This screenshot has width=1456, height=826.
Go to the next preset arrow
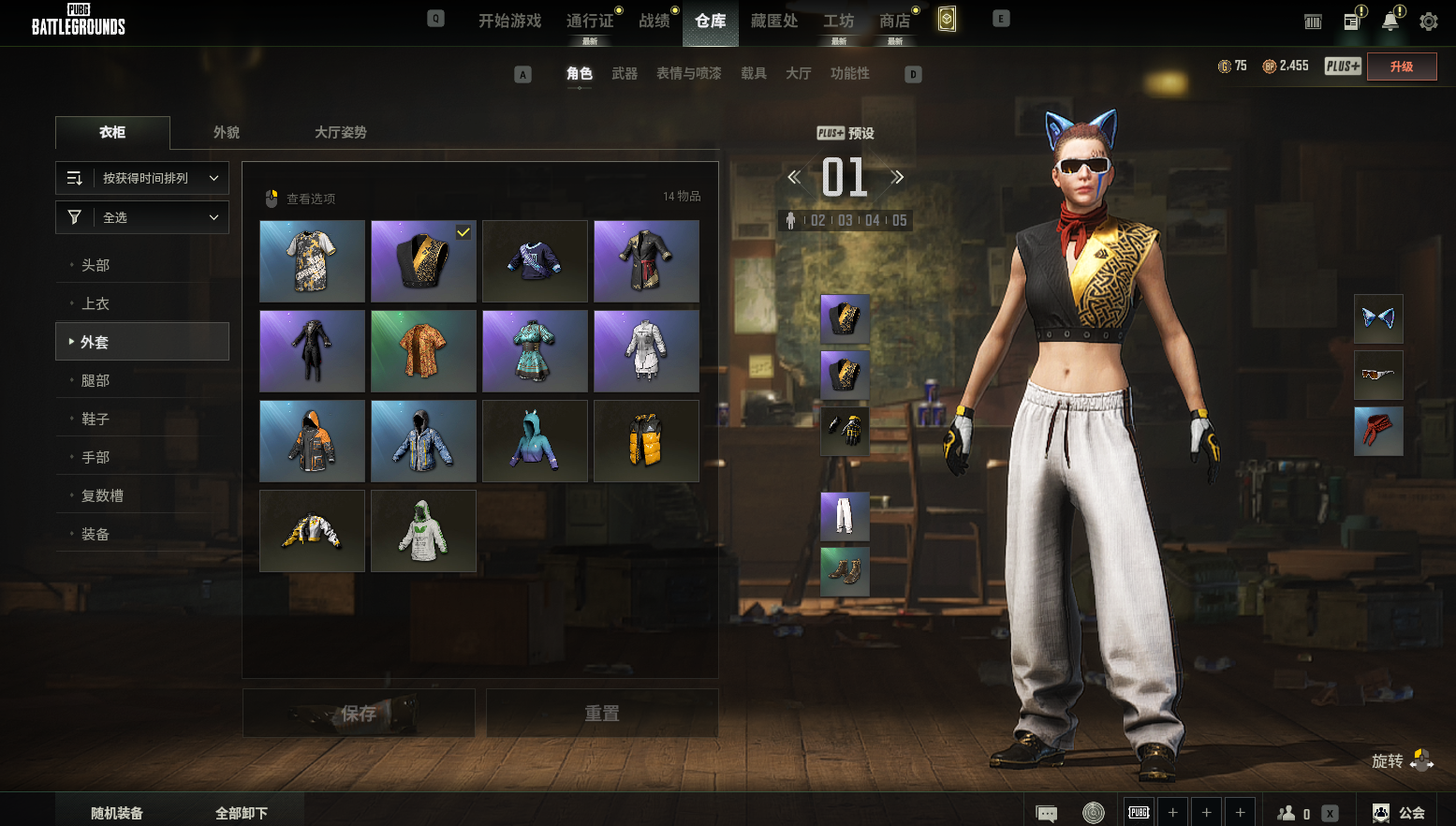[x=897, y=177]
